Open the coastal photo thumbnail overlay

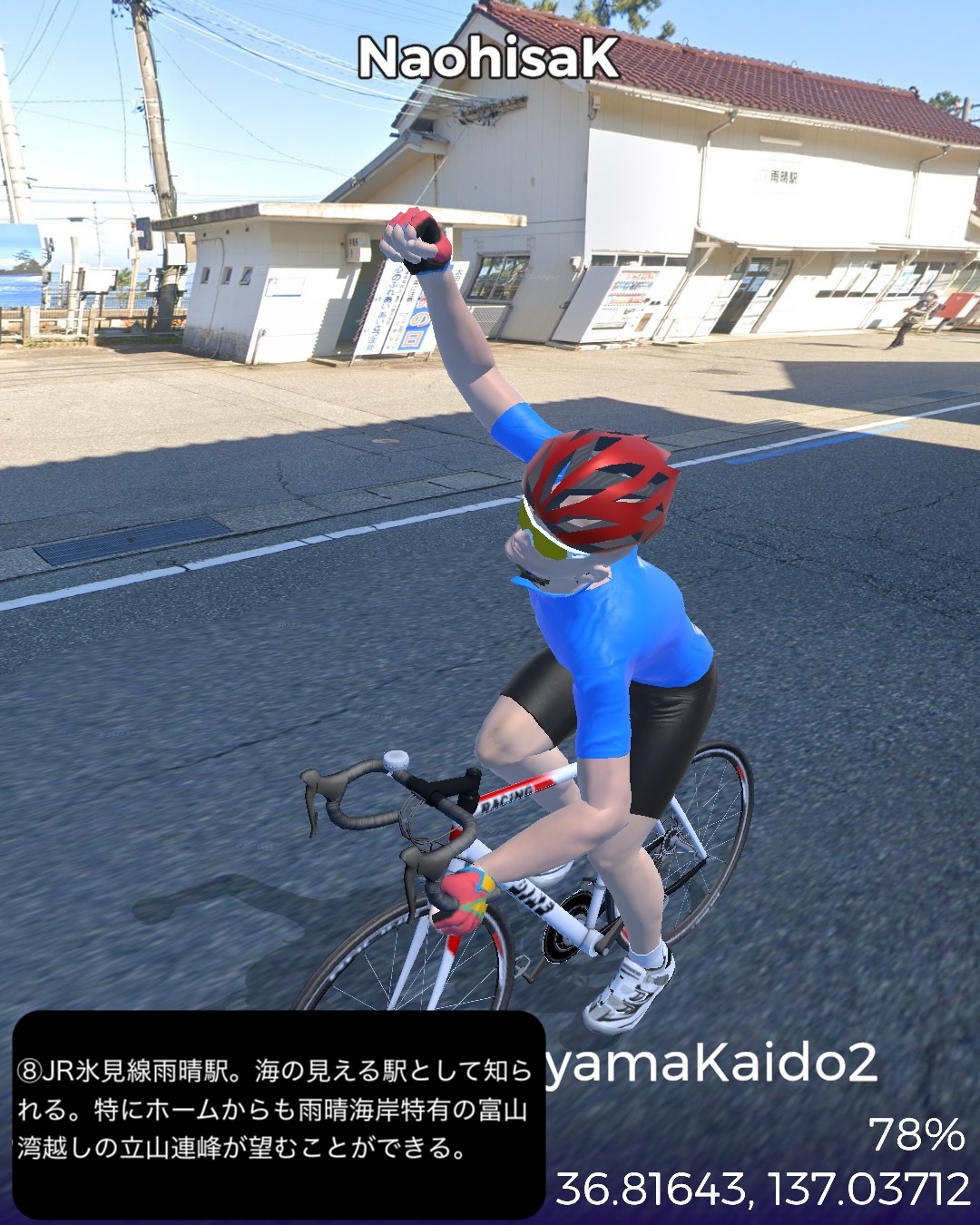[20, 266]
